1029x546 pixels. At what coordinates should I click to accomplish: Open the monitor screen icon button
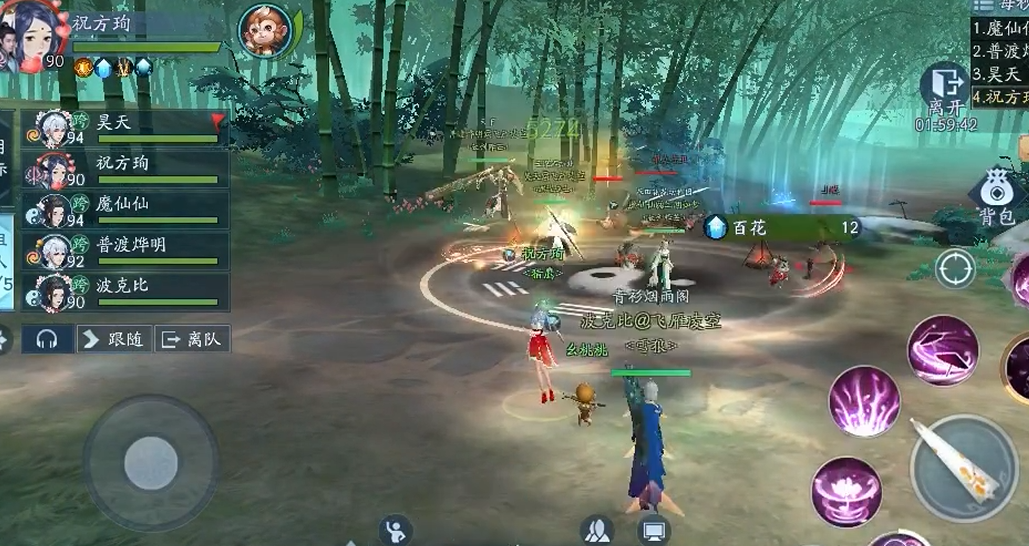coord(654,529)
